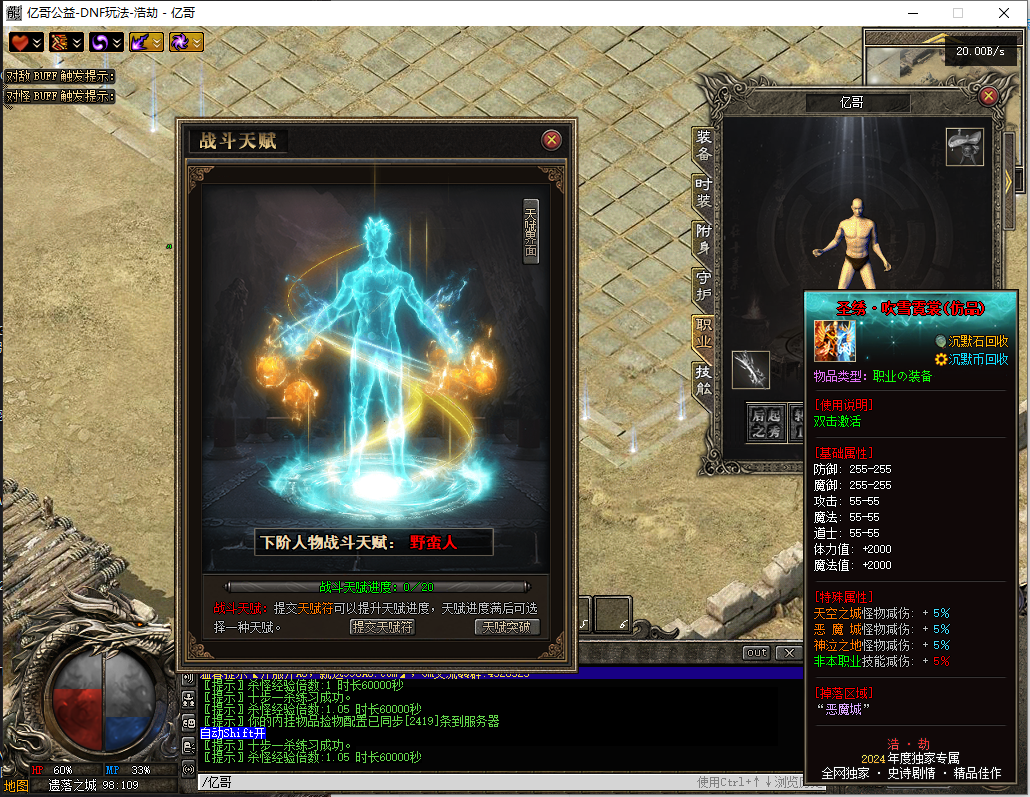Open the 技能 tab
The image size is (1030, 797).
(x=704, y=380)
